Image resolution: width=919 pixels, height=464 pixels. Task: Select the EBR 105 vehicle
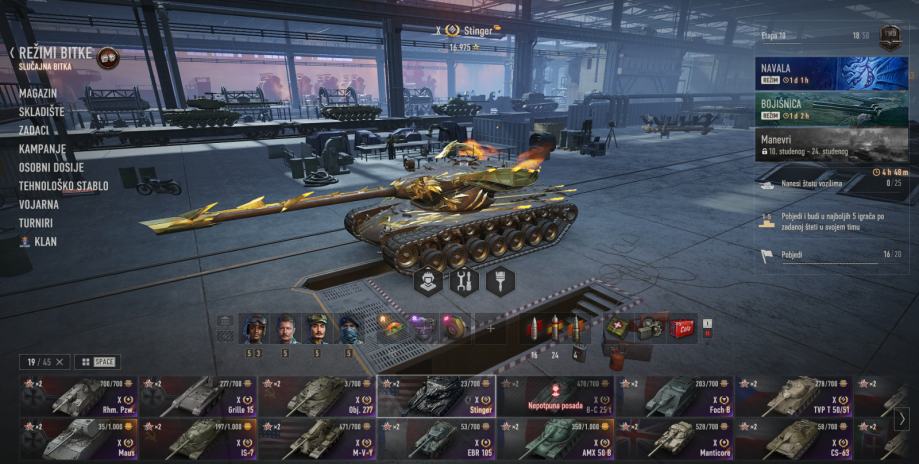437,438
